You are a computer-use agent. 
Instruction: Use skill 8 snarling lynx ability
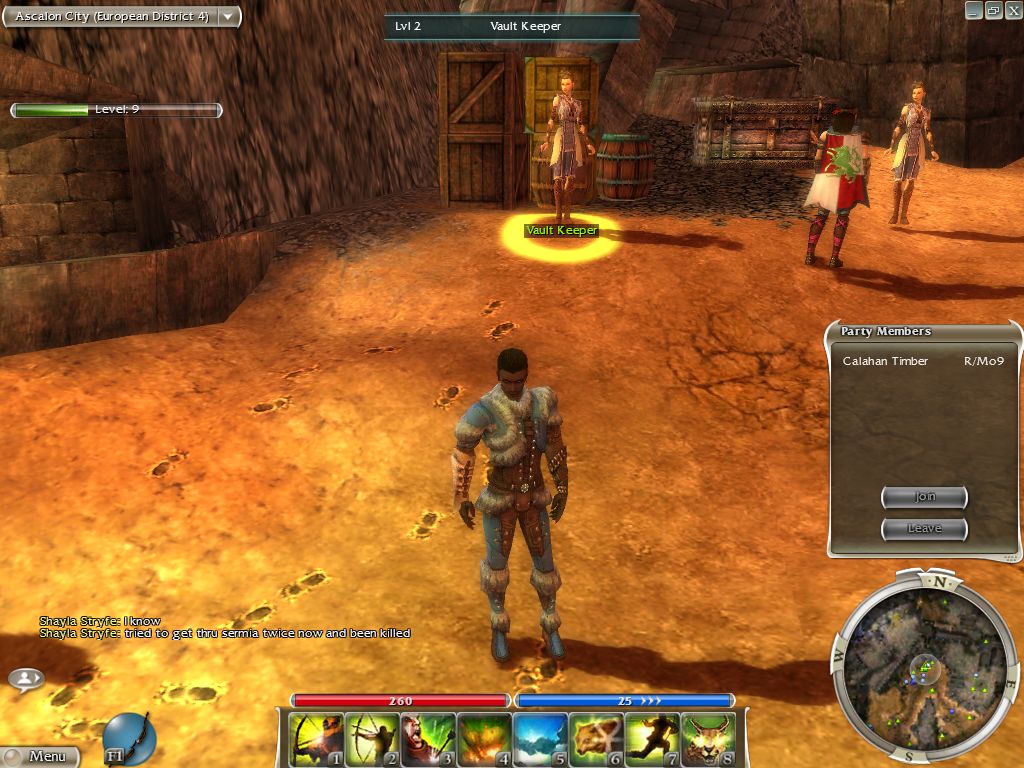(x=708, y=740)
